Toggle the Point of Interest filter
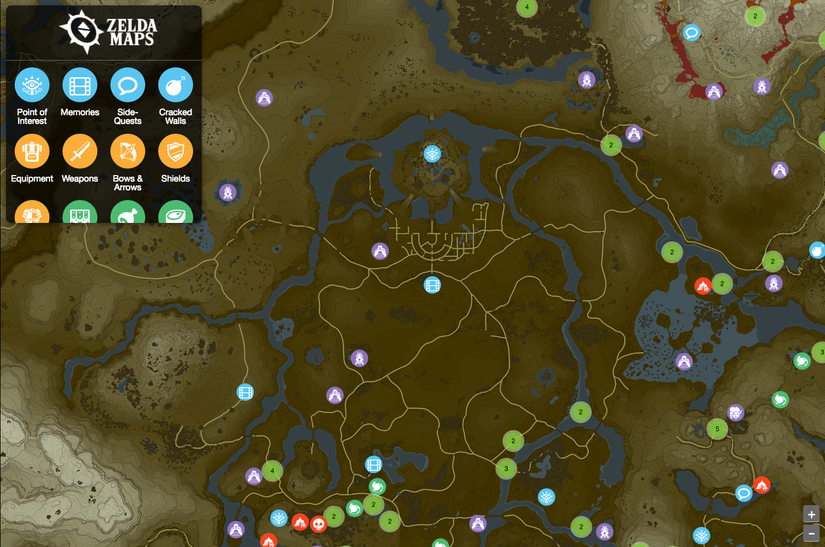825x547 pixels. coord(31,85)
